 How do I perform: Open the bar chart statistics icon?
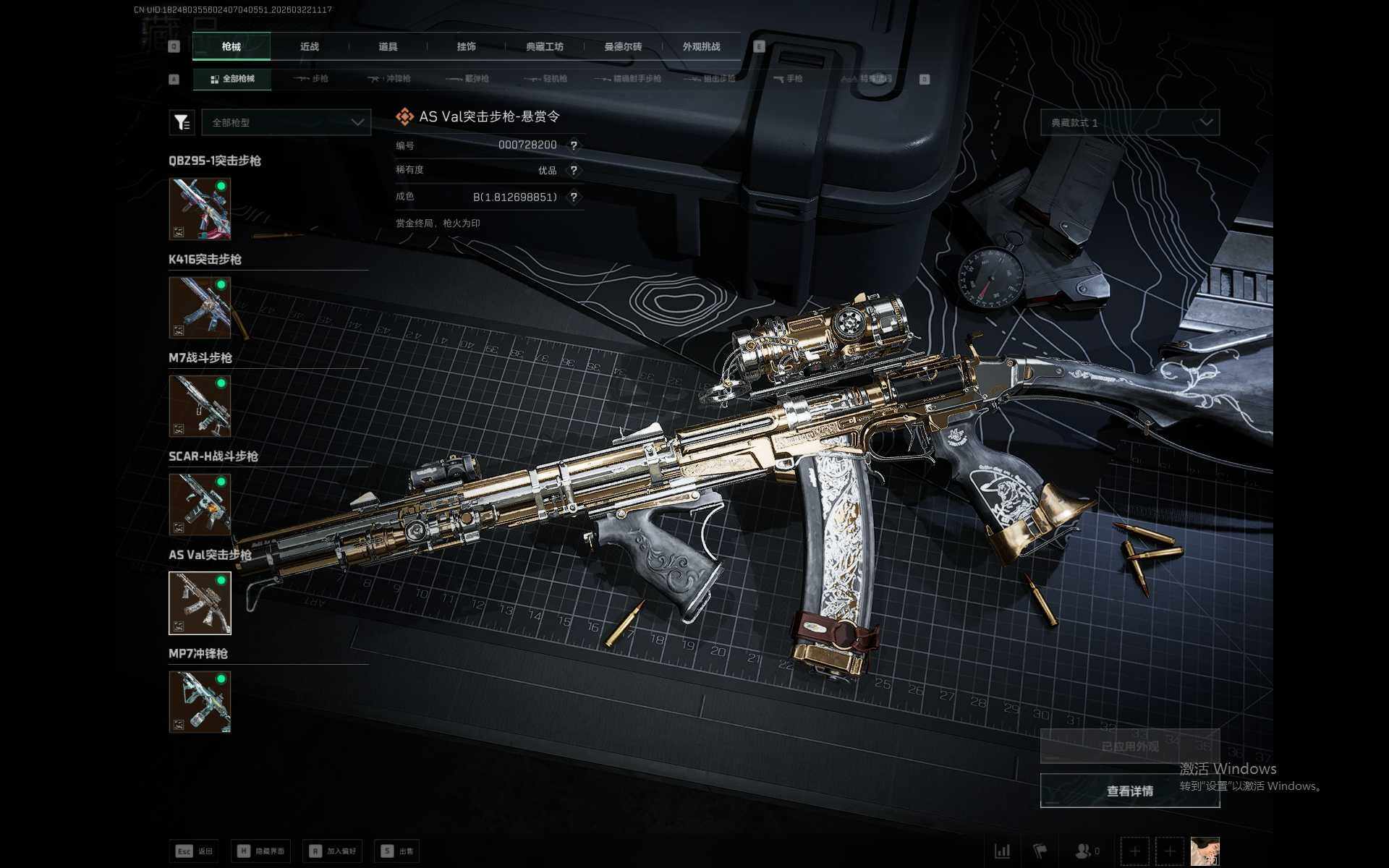pyautogui.click(x=1002, y=851)
